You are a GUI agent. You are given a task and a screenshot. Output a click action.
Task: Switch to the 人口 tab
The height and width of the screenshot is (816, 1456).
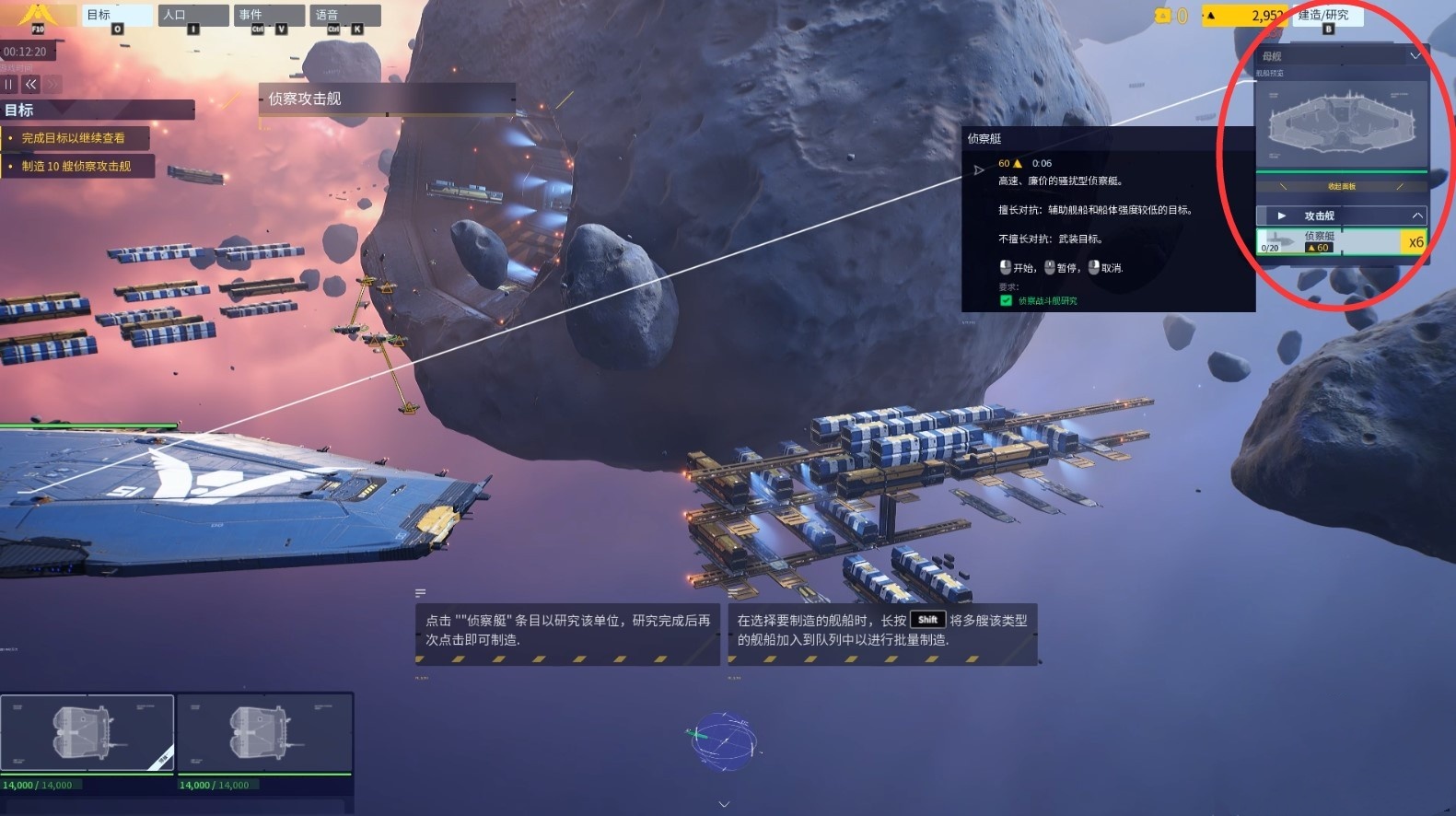tap(191, 15)
